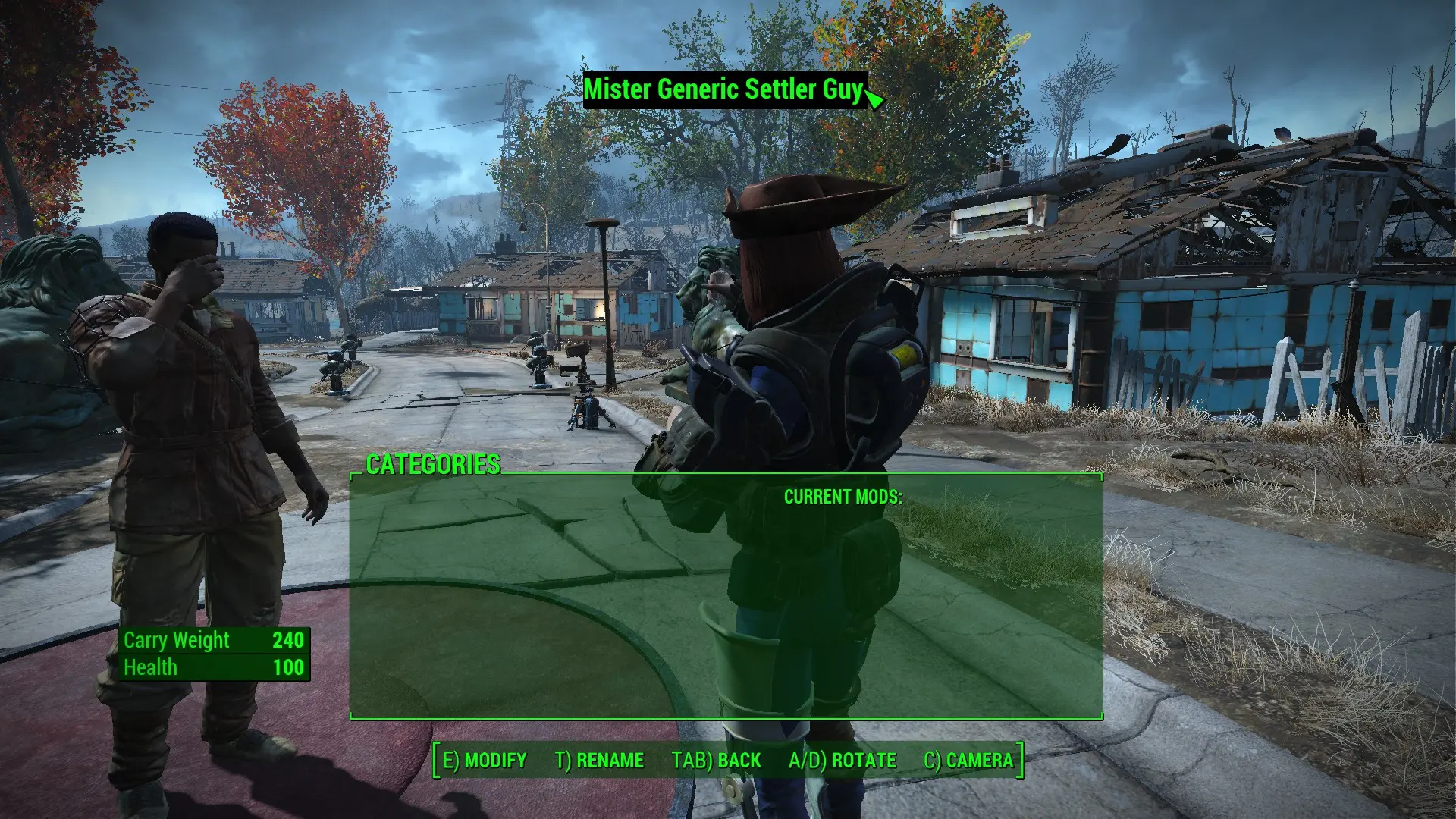The image size is (1456, 819).
Task: Choose the Rename option
Action: 599,760
